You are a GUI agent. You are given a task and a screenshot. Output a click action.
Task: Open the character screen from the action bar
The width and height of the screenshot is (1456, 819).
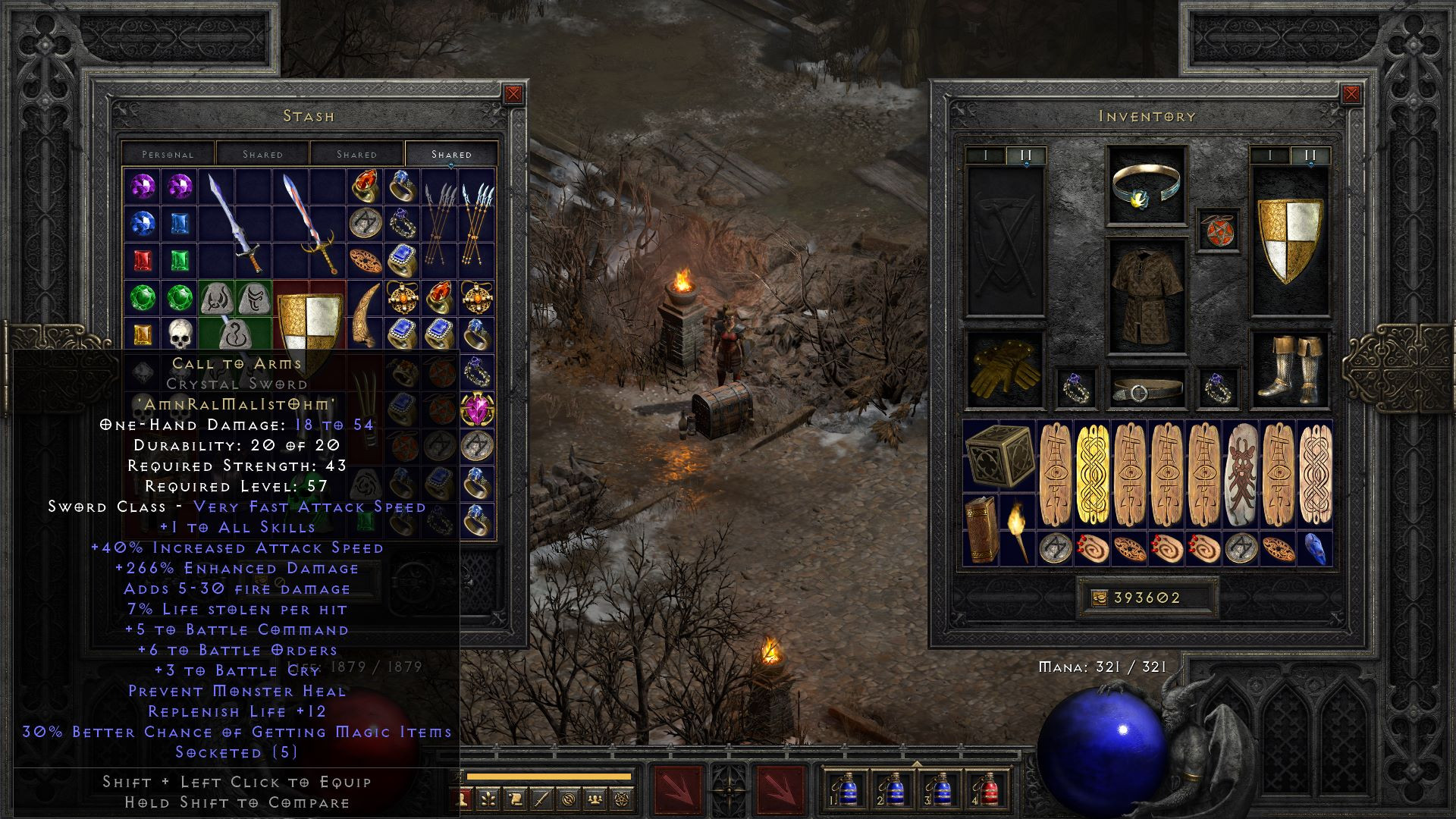point(463,798)
